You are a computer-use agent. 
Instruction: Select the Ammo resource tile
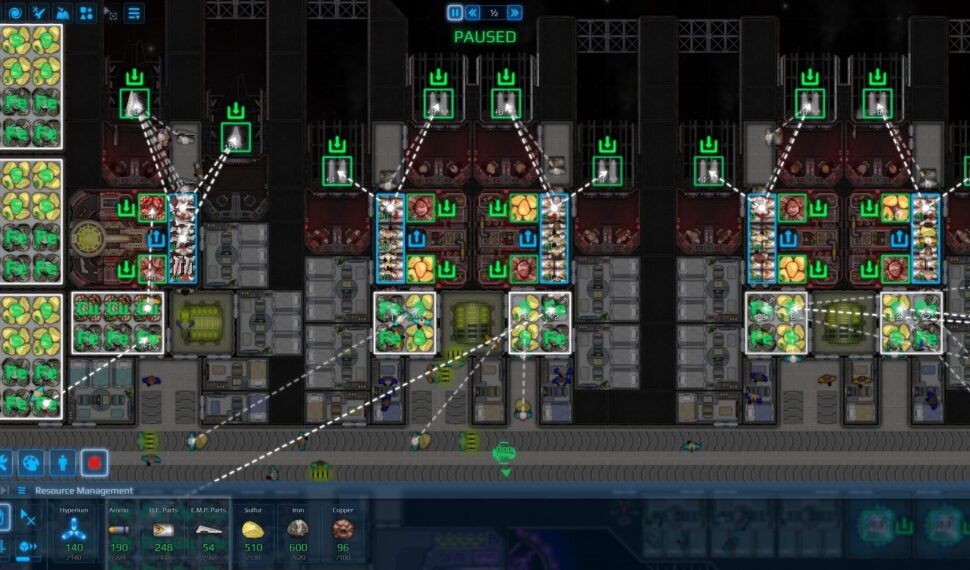click(x=120, y=533)
